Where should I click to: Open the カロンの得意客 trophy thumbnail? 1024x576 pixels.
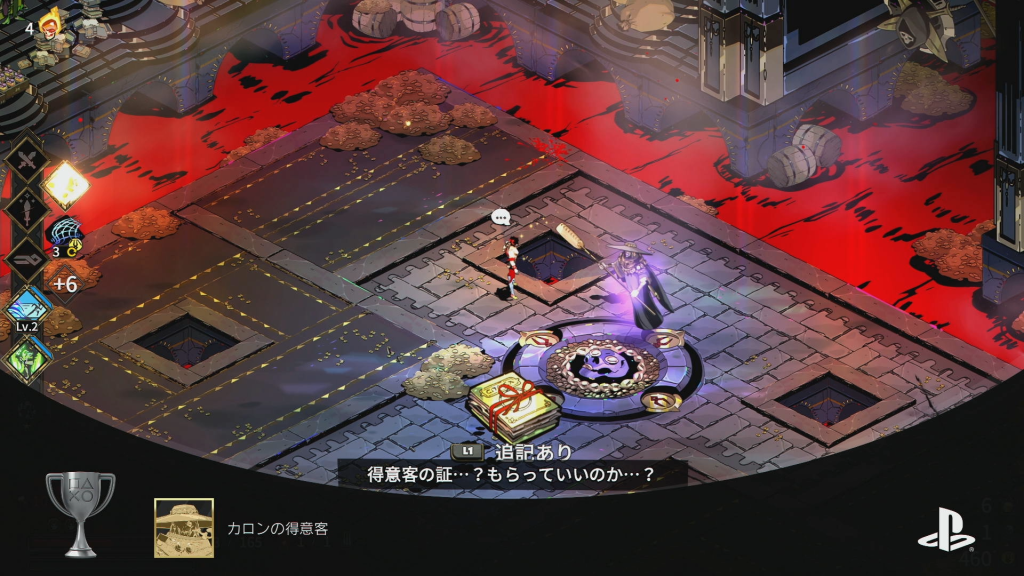click(x=183, y=527)
